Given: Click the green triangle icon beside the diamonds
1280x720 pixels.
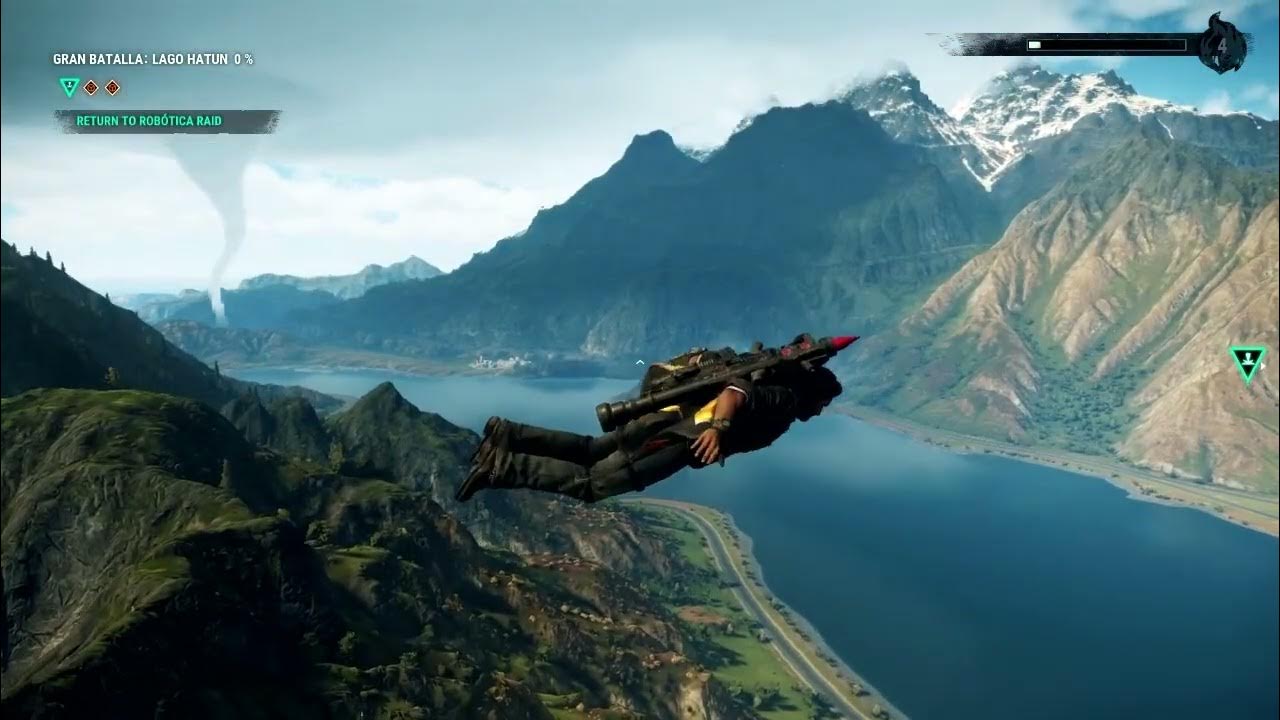Looking at the screenshot, I should 69,87.
